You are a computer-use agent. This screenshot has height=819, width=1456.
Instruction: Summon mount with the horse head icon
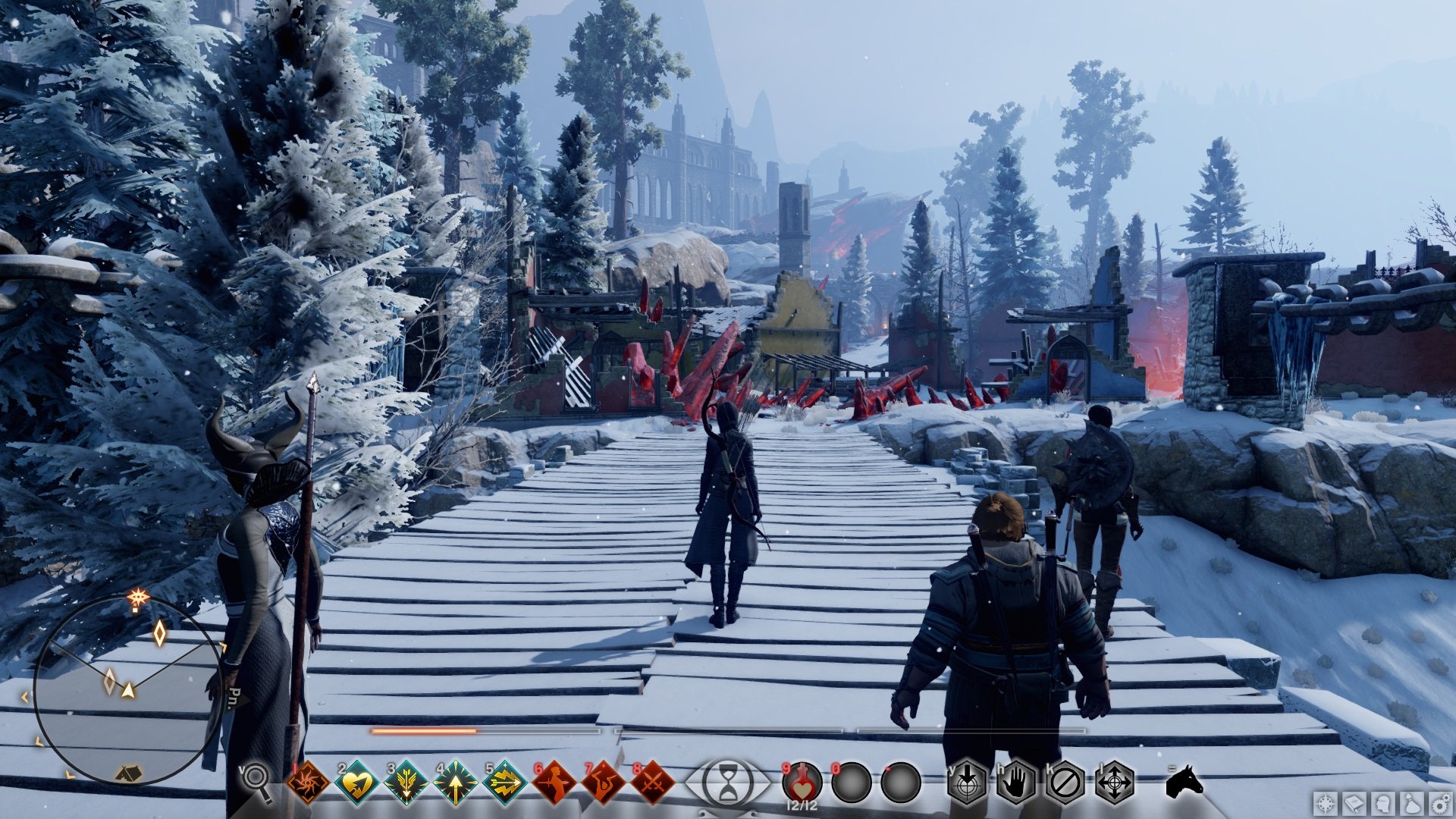tap(1184, 781)
